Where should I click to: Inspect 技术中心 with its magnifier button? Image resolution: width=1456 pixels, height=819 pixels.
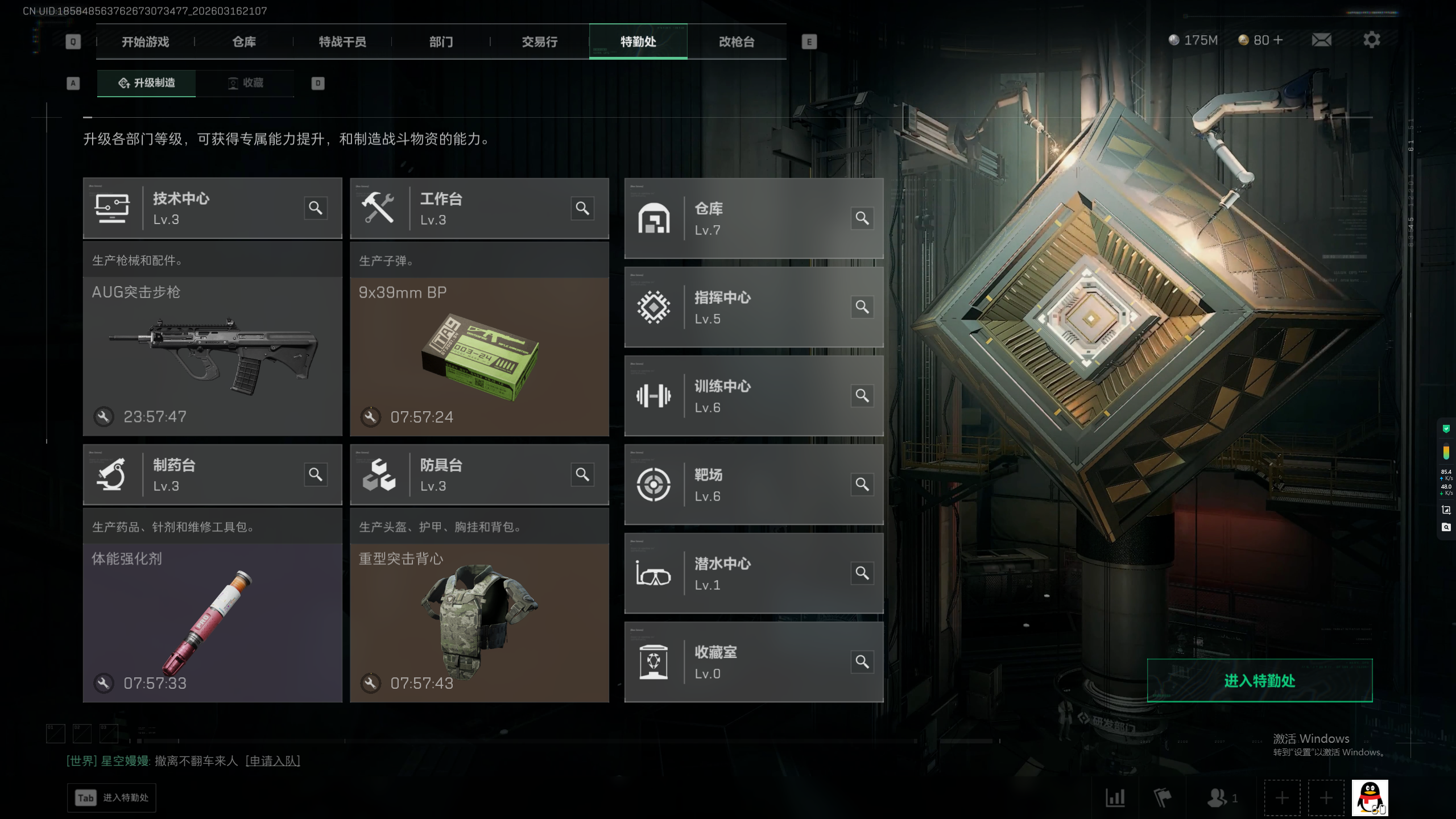315,208
